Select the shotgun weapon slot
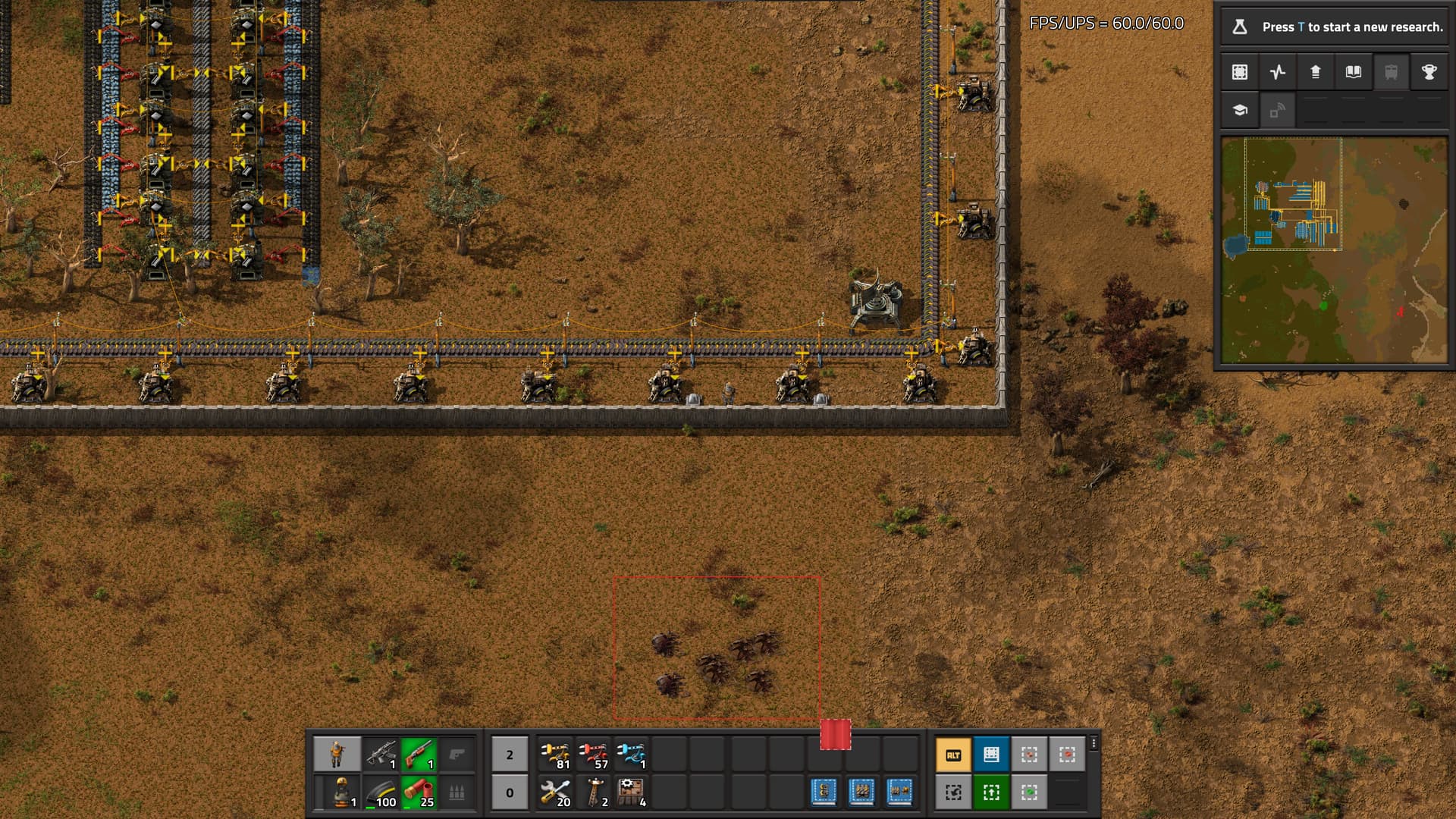The width and height of the screenshot is (1456, 819). (x=419, y=755)
